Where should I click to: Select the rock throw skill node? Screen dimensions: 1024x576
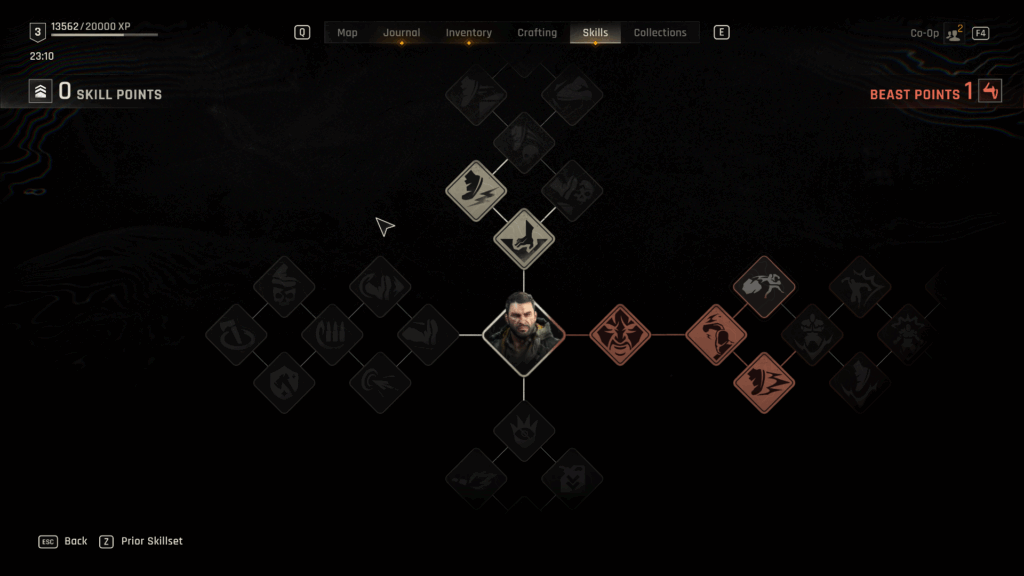(x=765, y=287)
